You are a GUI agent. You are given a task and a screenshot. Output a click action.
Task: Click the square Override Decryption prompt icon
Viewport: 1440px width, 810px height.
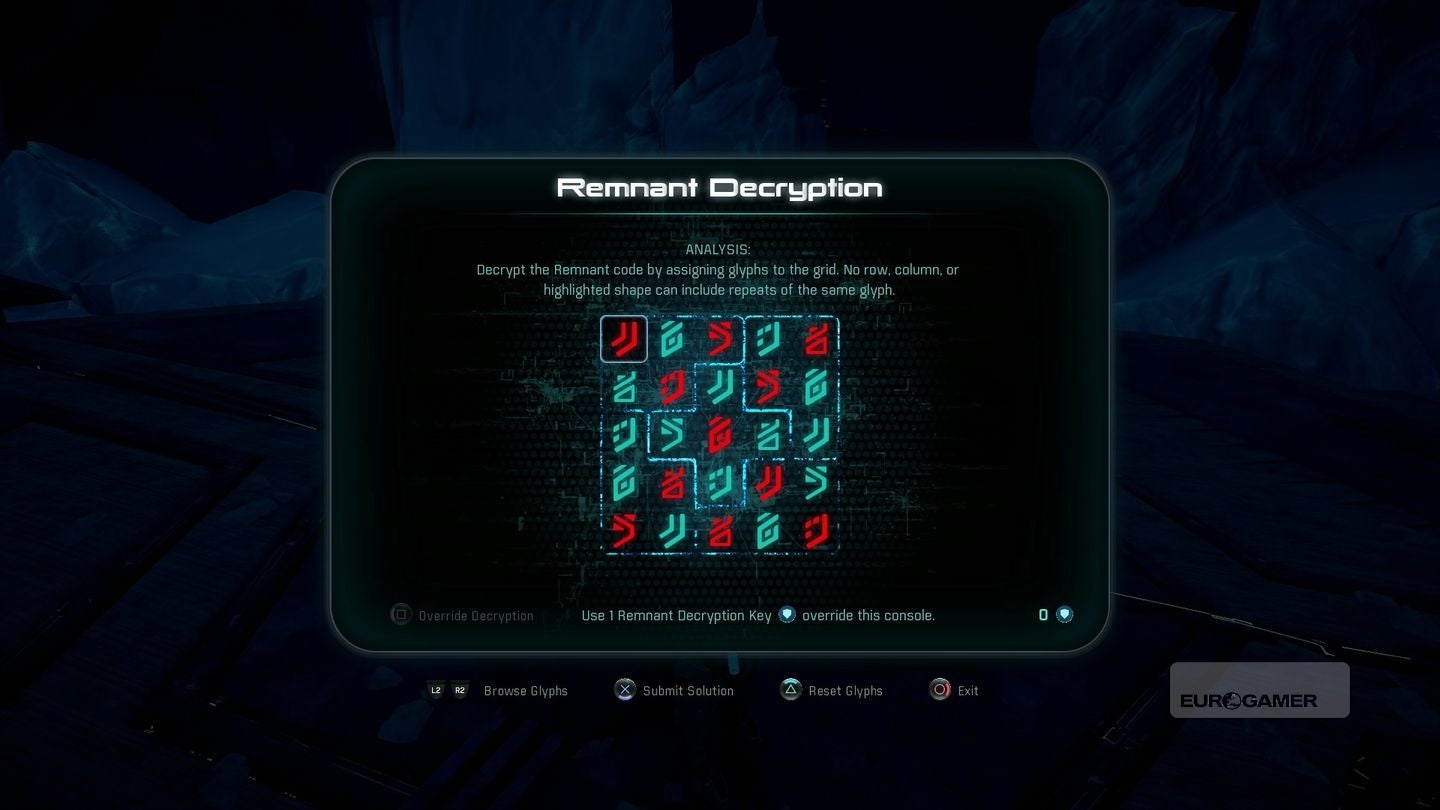tap(400, 614)
